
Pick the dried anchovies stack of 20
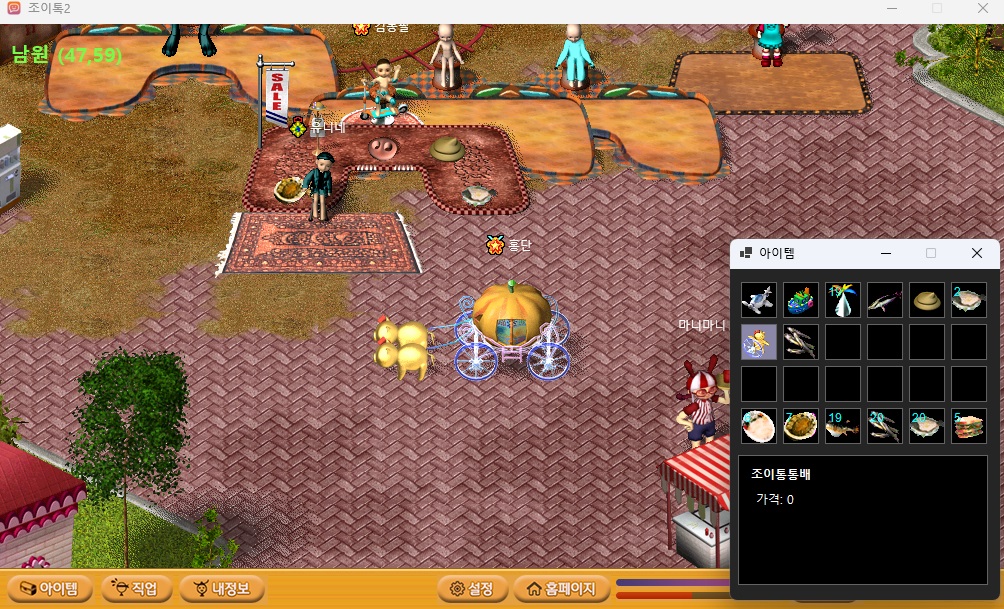[885, 426]
